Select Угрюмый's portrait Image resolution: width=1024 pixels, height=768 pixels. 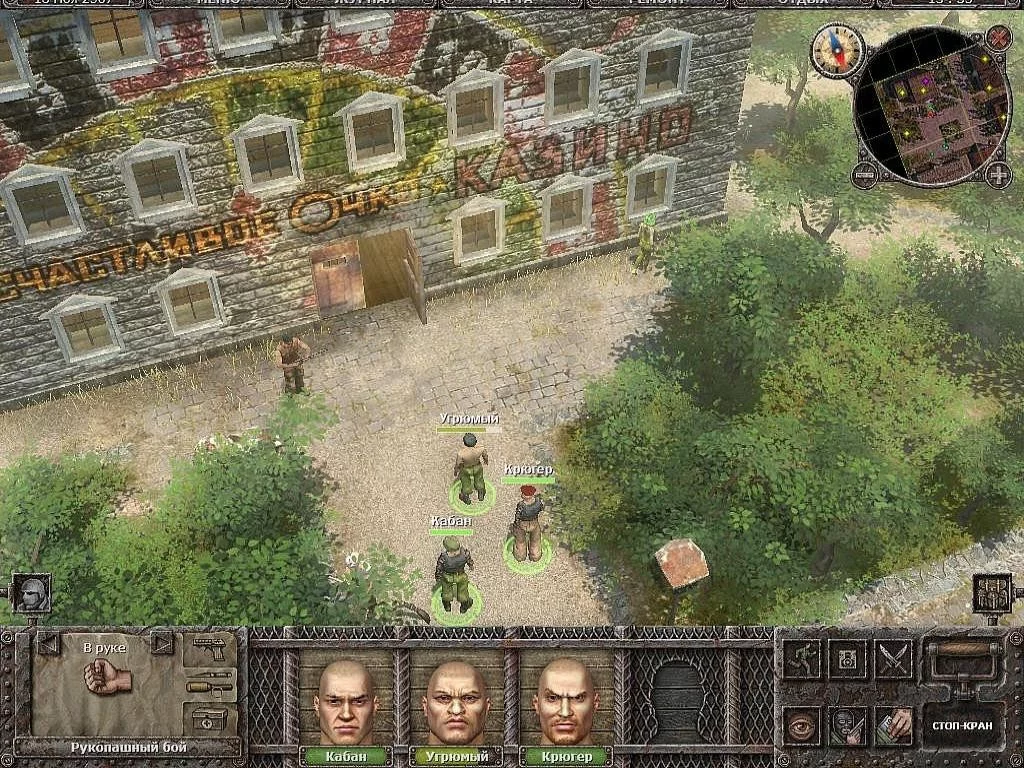[x=455, y=701]
